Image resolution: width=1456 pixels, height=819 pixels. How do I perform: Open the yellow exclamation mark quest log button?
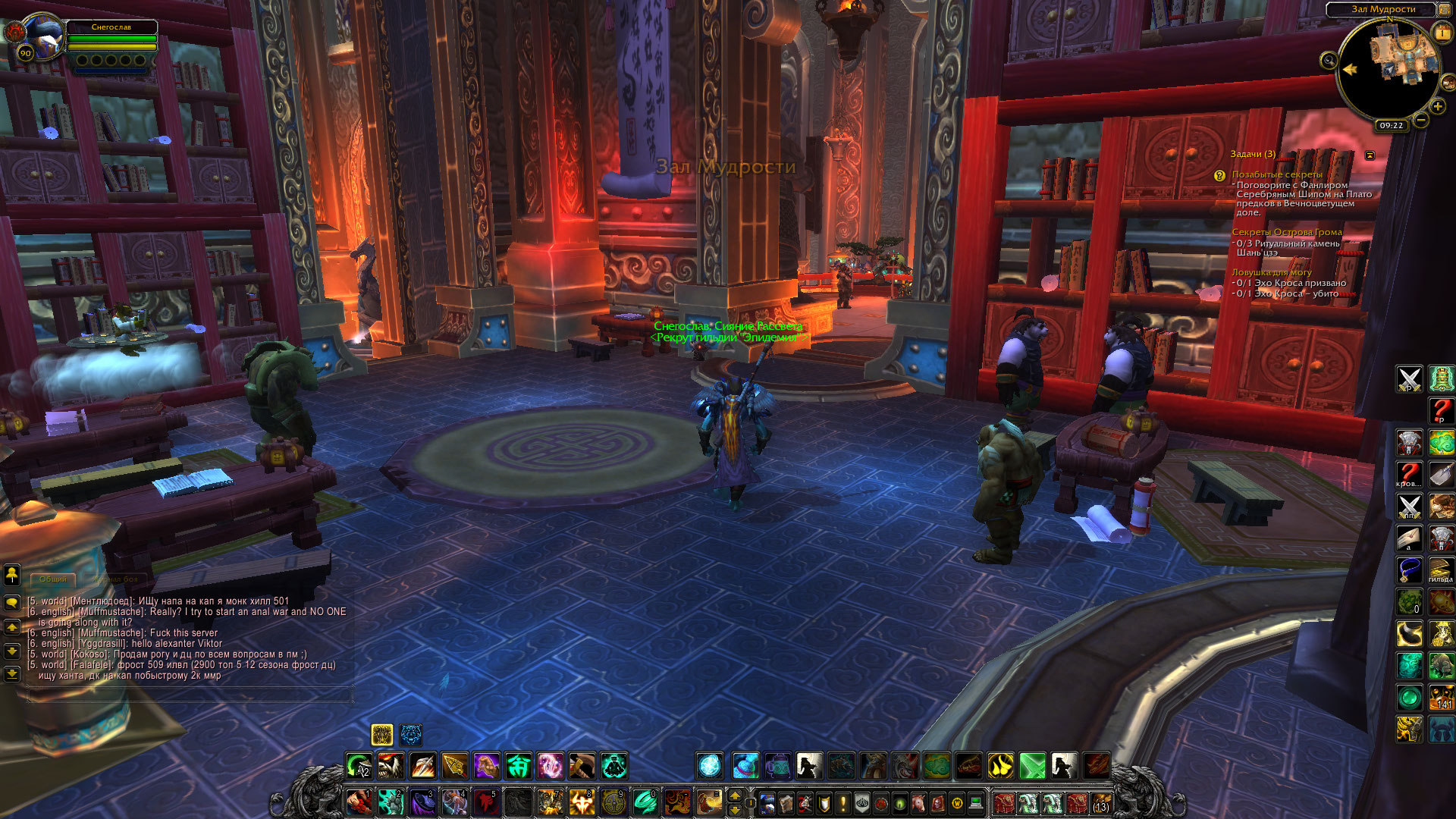[843, 802]
